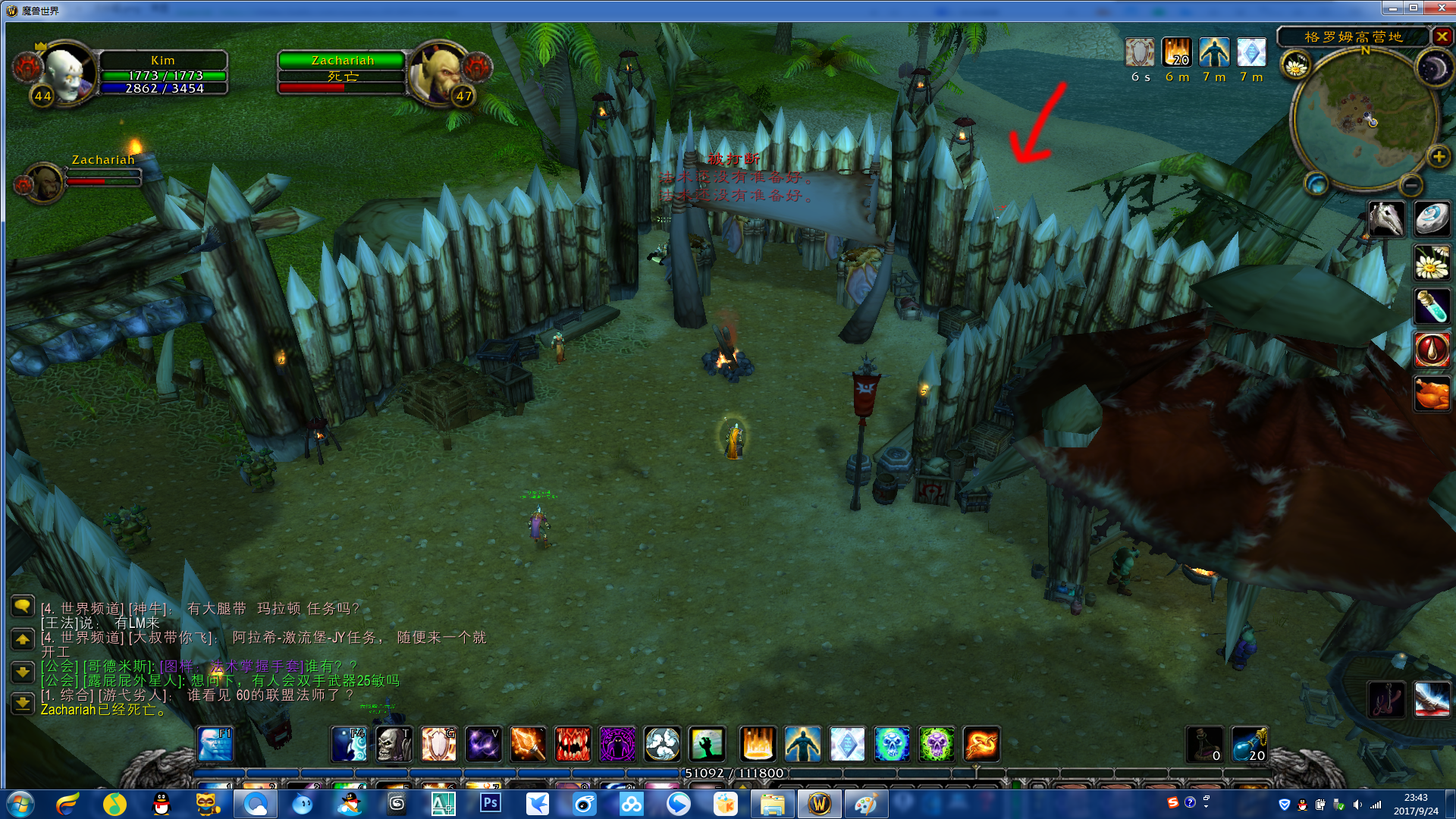Click the circular minimap
The height and width of the screenshot is (819, 1456).
(1363, 118)
